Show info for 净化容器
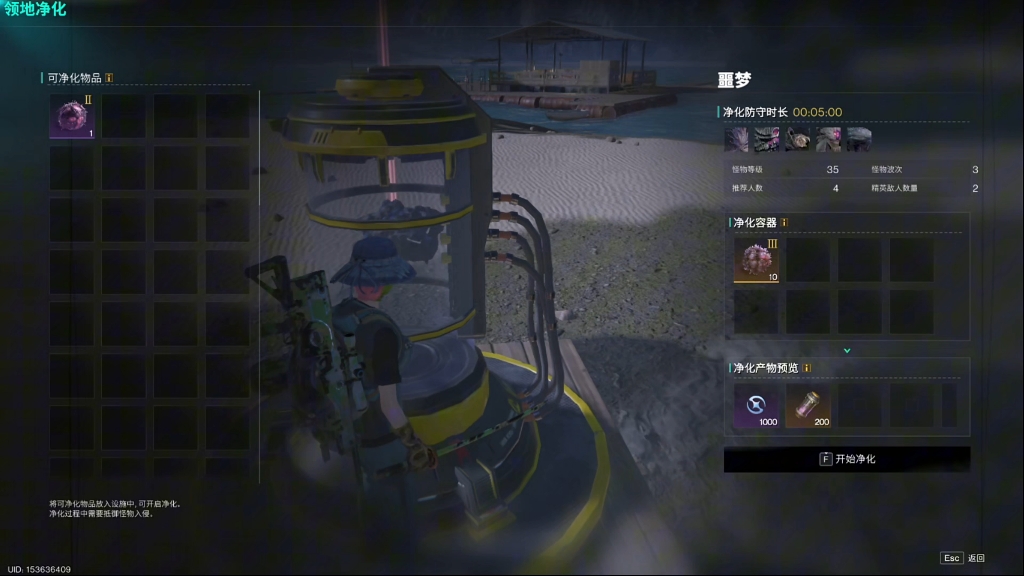 [x=785, y=222]
